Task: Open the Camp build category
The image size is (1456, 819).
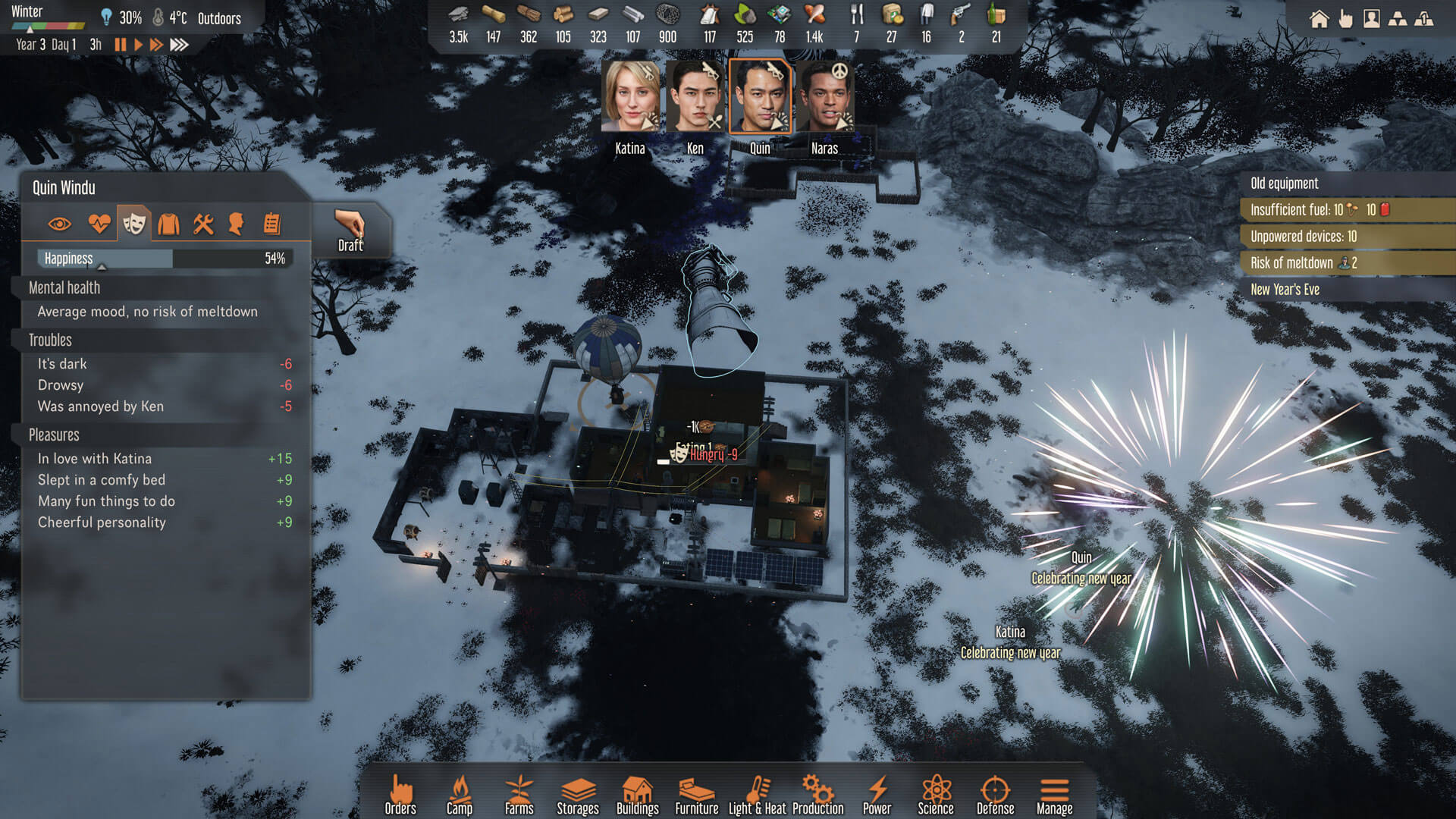Action: click(x=459, y=795)
